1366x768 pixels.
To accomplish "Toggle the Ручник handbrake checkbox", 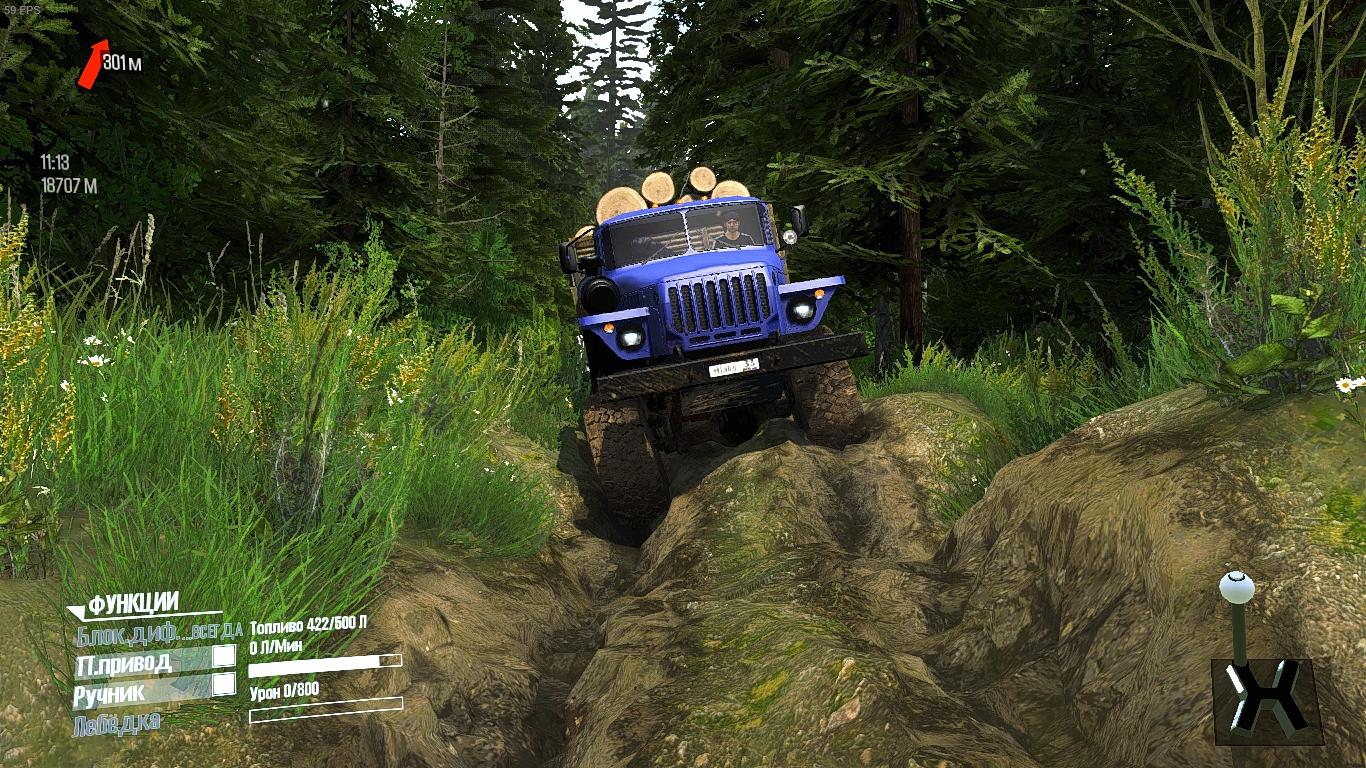I will [x=224, y=684].
